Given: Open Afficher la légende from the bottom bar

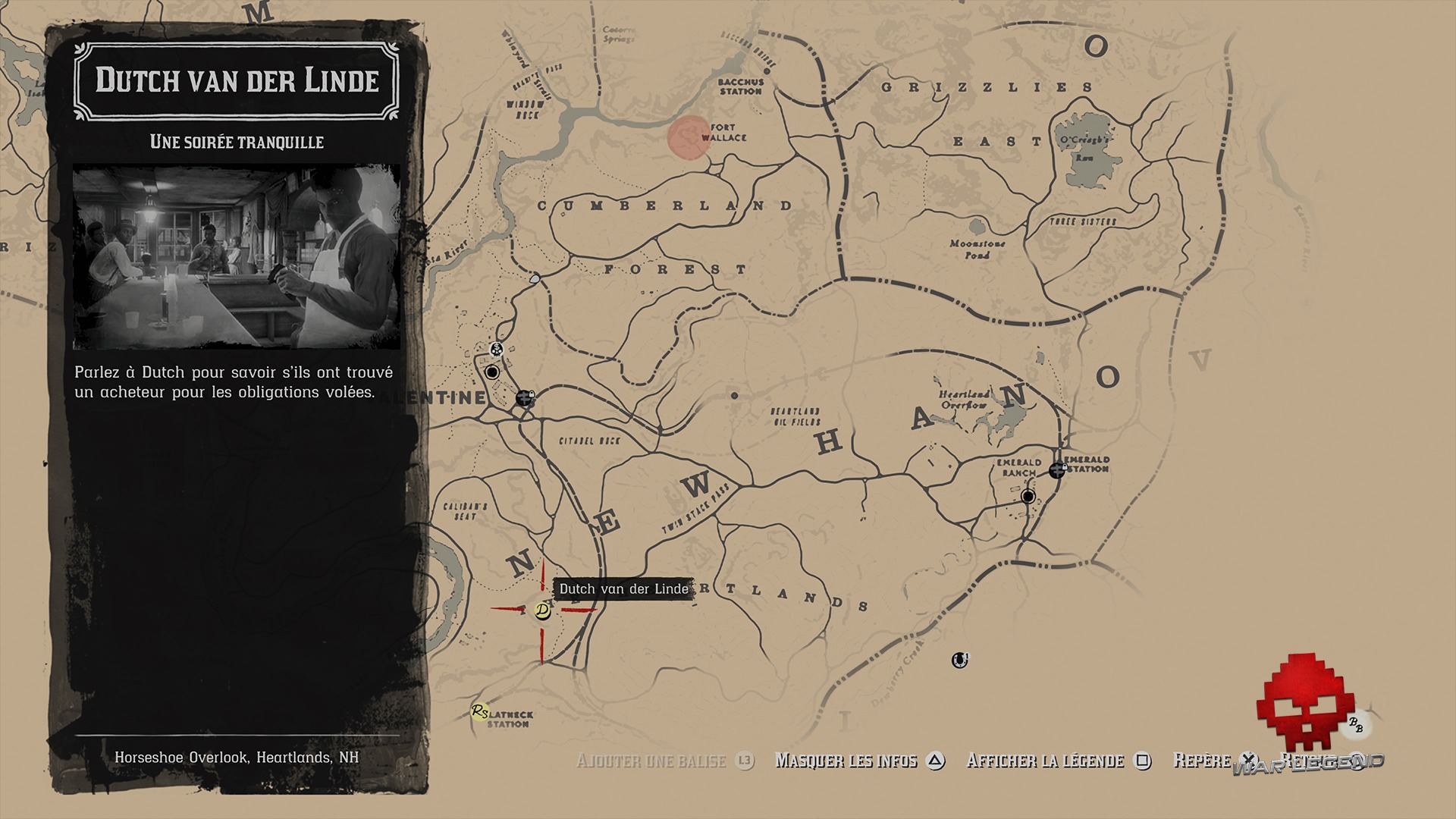Looking at the screenshot, I should [x=1046, y=761].
